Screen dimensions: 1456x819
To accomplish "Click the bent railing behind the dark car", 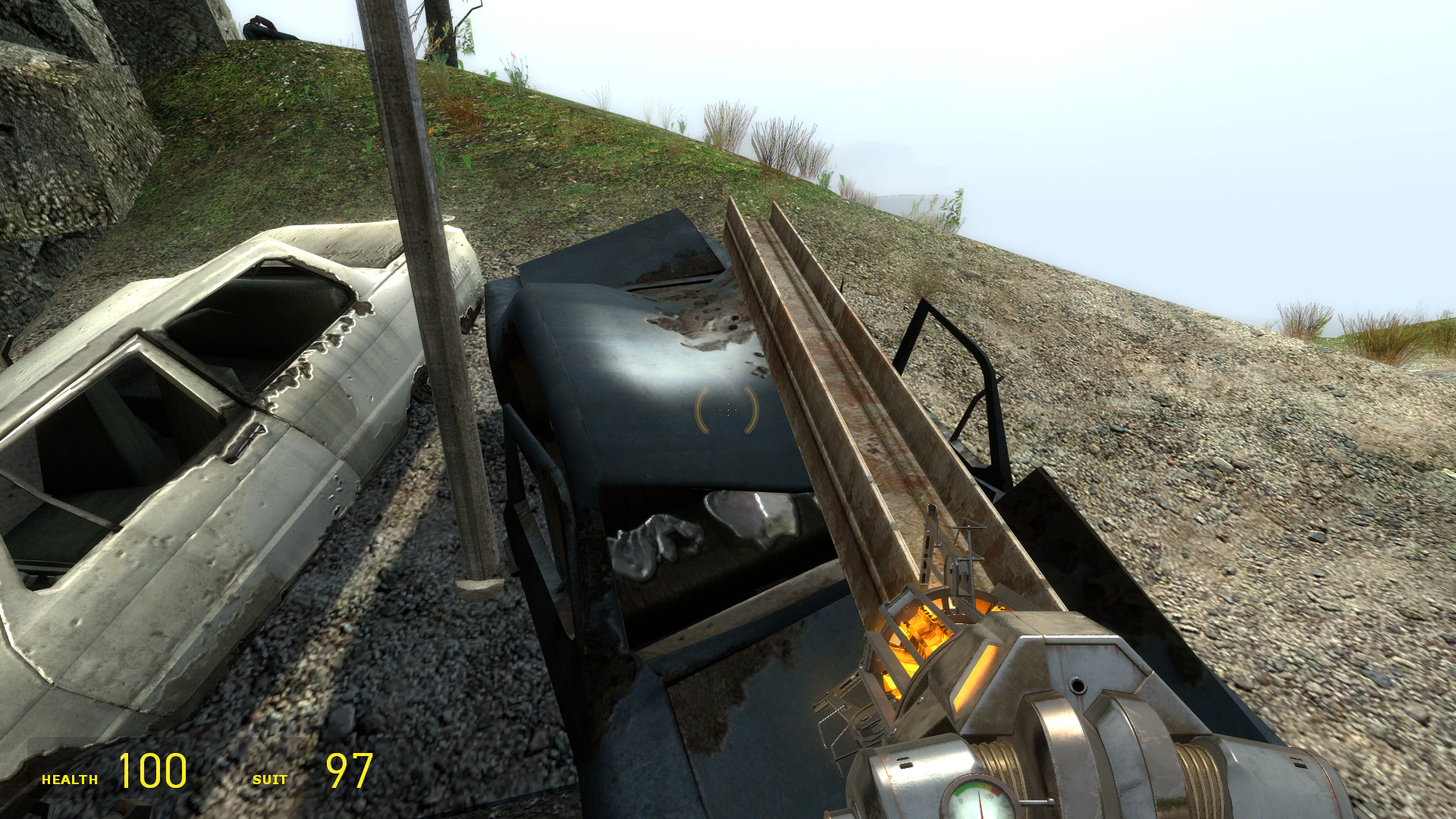I will 948,364.
